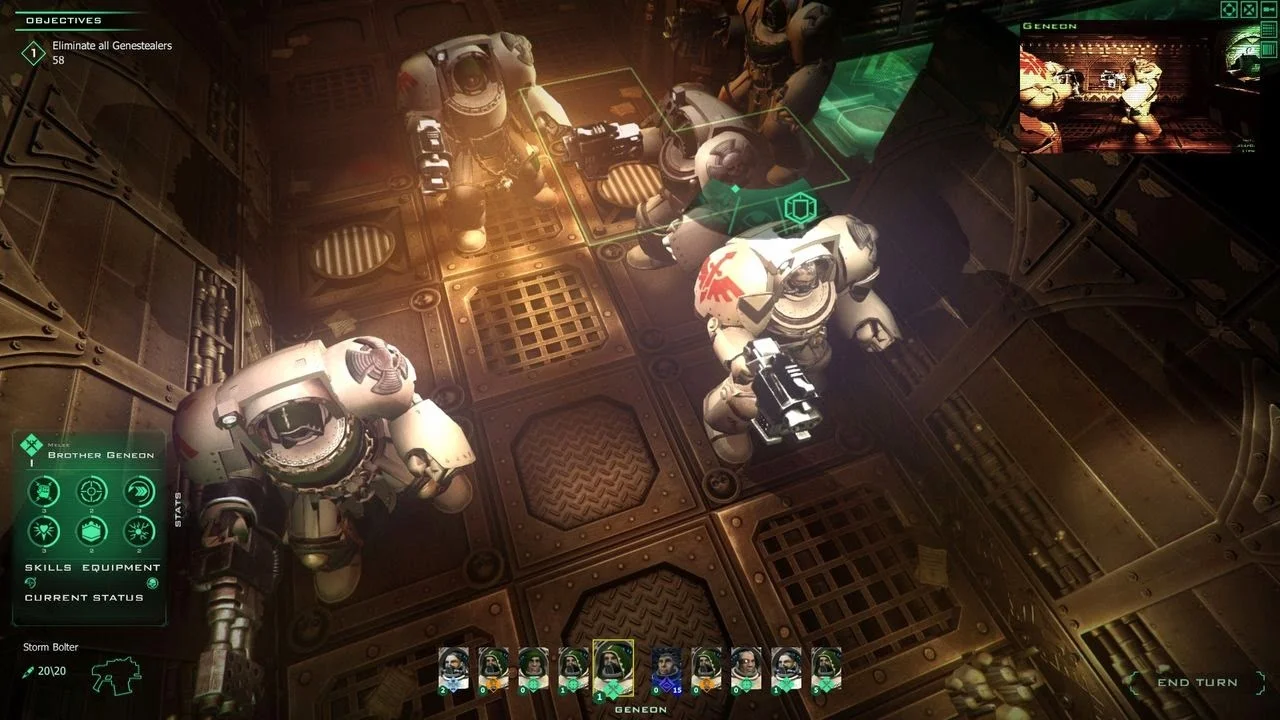Select the highlighted Geneon portrait
The width and height of the screenshot is (1280, 720).
[x=612, y=666]
